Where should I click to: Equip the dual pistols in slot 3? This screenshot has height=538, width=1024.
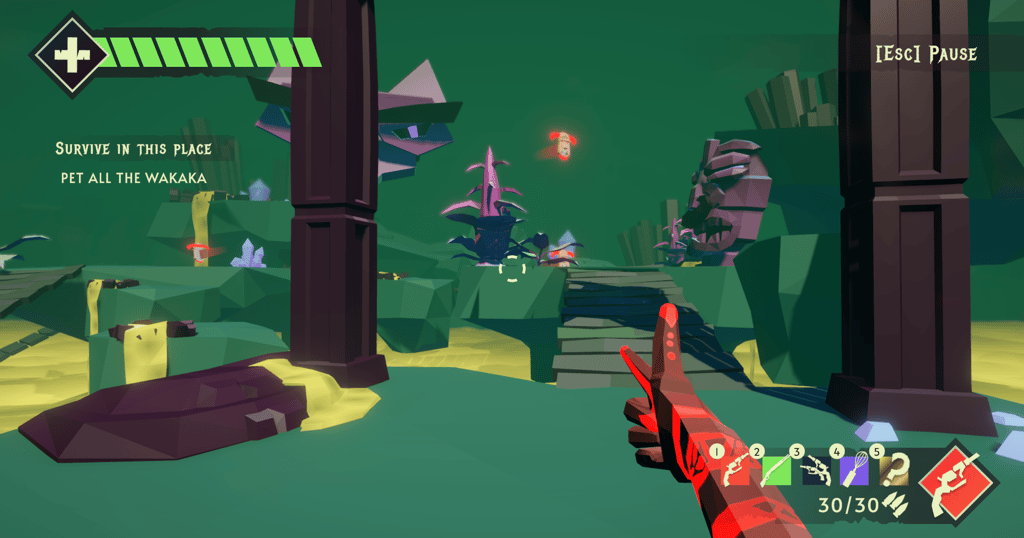pos(816,470)
